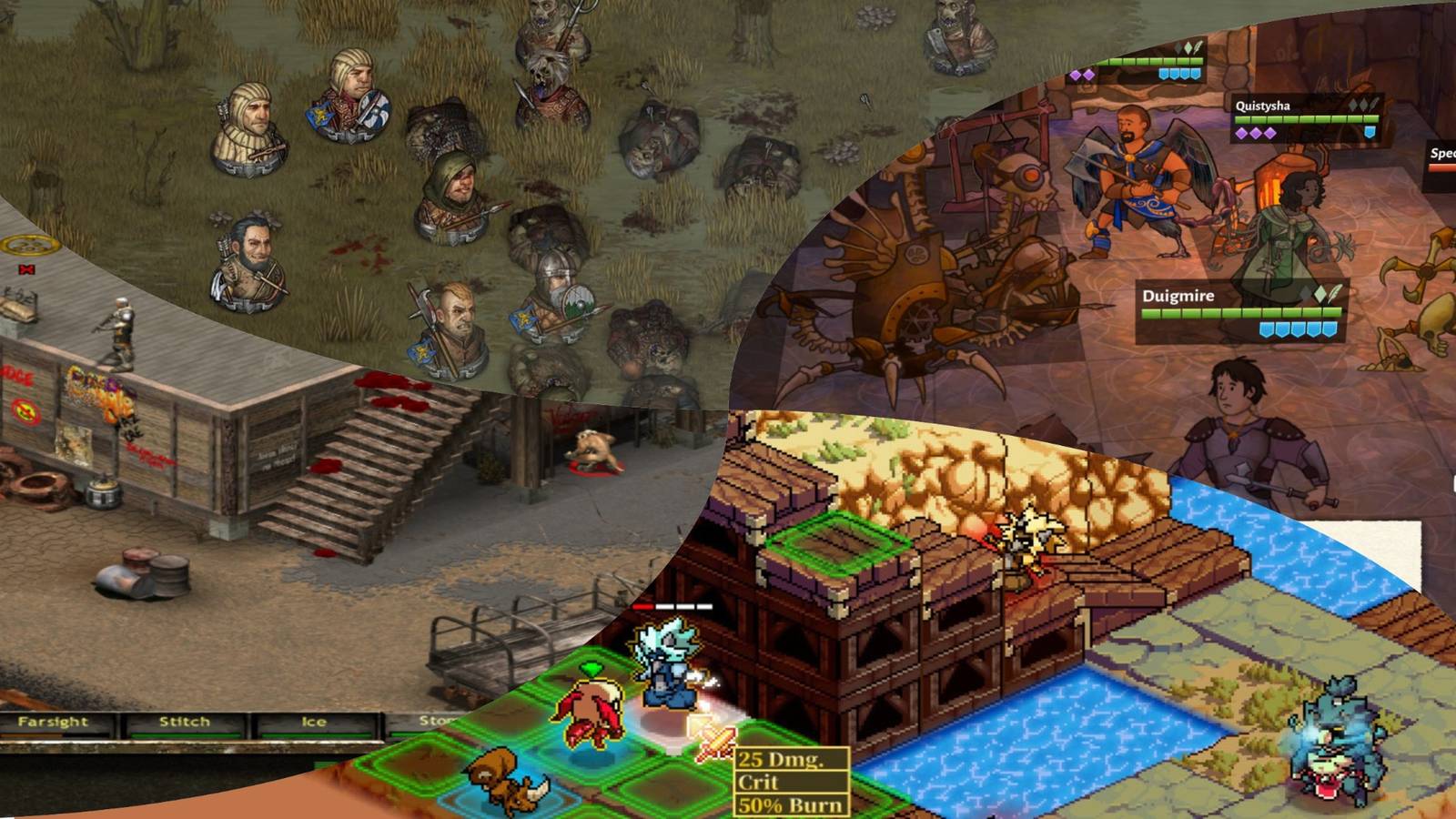Click the yellow circular emblem on the left
The height and width of the screenshot is (819, 1456).
pos(30,244)
